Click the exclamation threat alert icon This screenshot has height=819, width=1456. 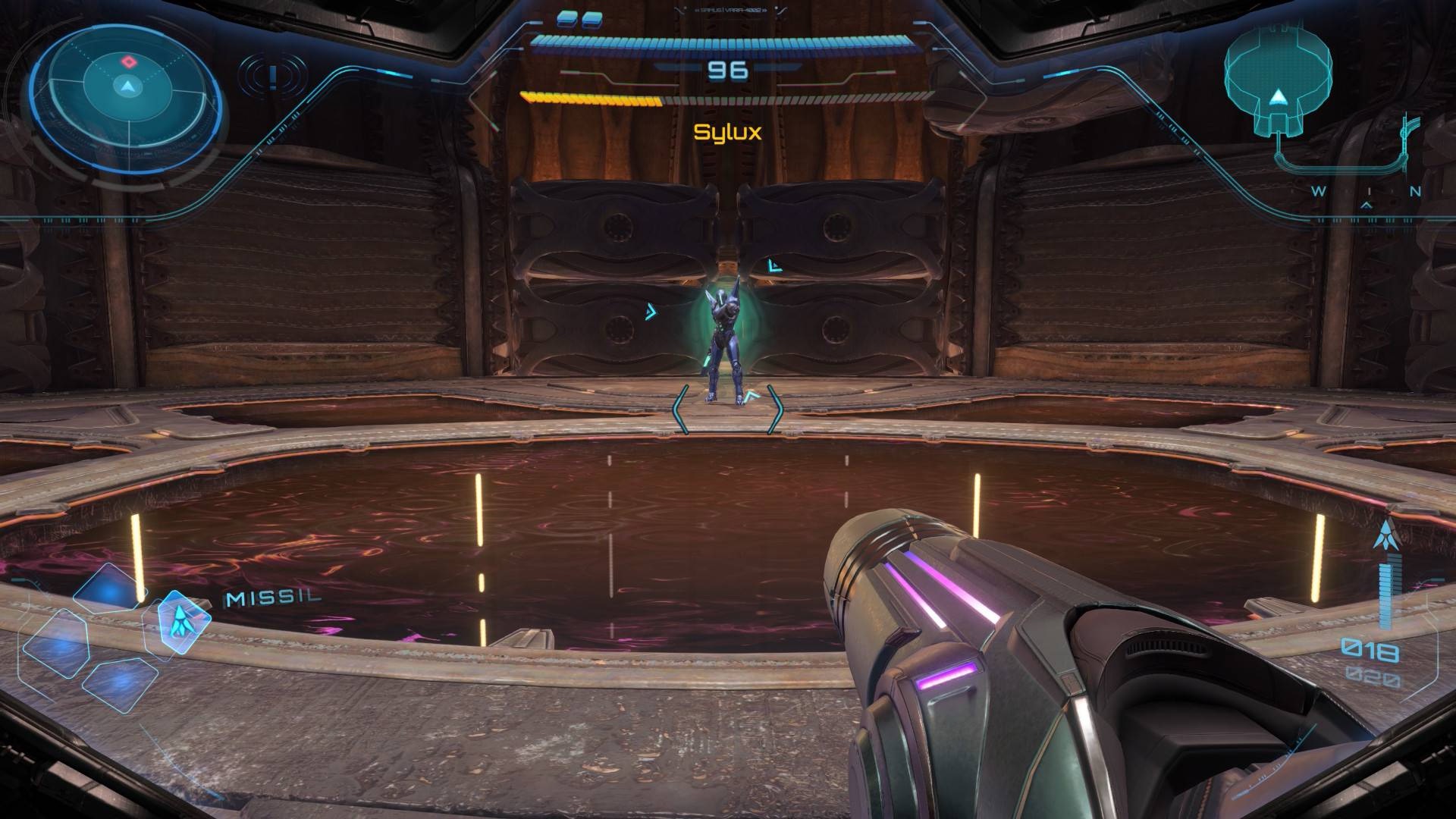click(x=272, y=76)
